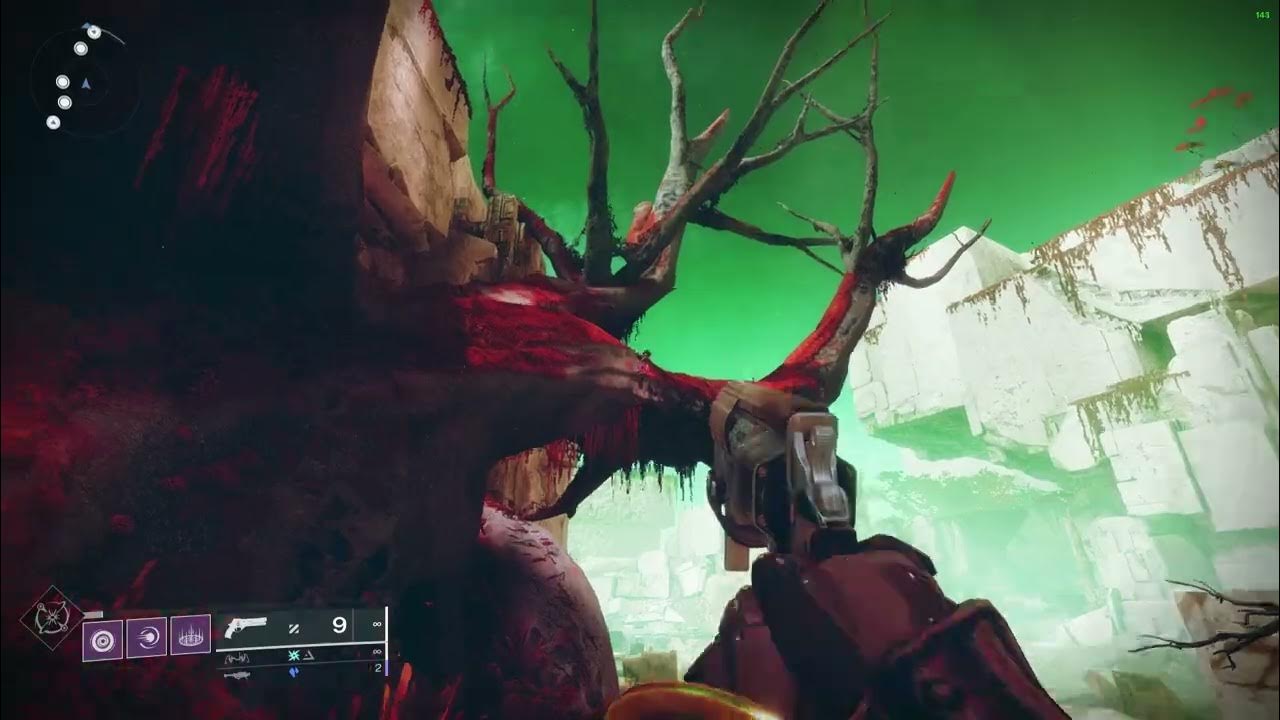Select the player arrow in the radar center
This screenshot has height=720, width=1280.
pyautogui.click(x=86, y=82)
